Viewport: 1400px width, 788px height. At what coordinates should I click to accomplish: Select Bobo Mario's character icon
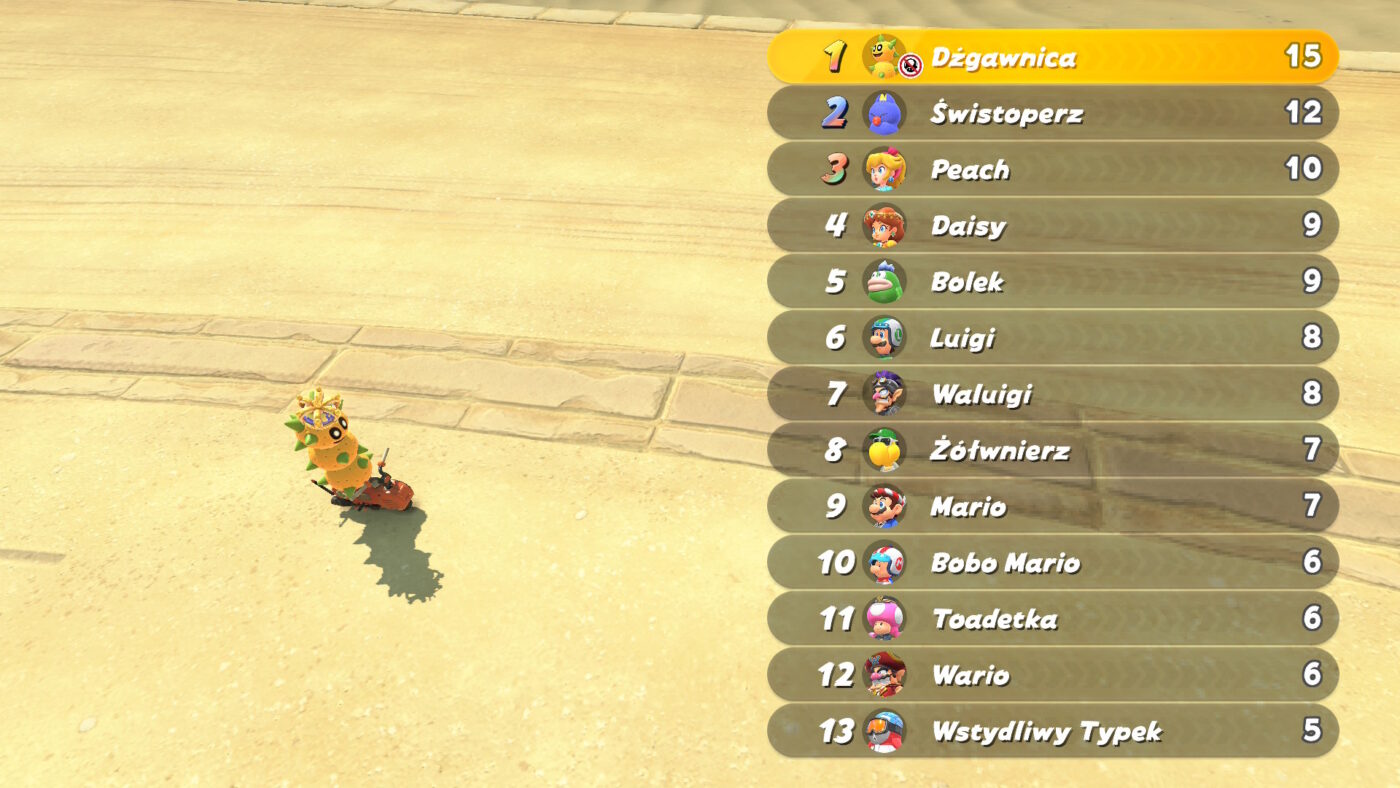(x=883, y=563)
